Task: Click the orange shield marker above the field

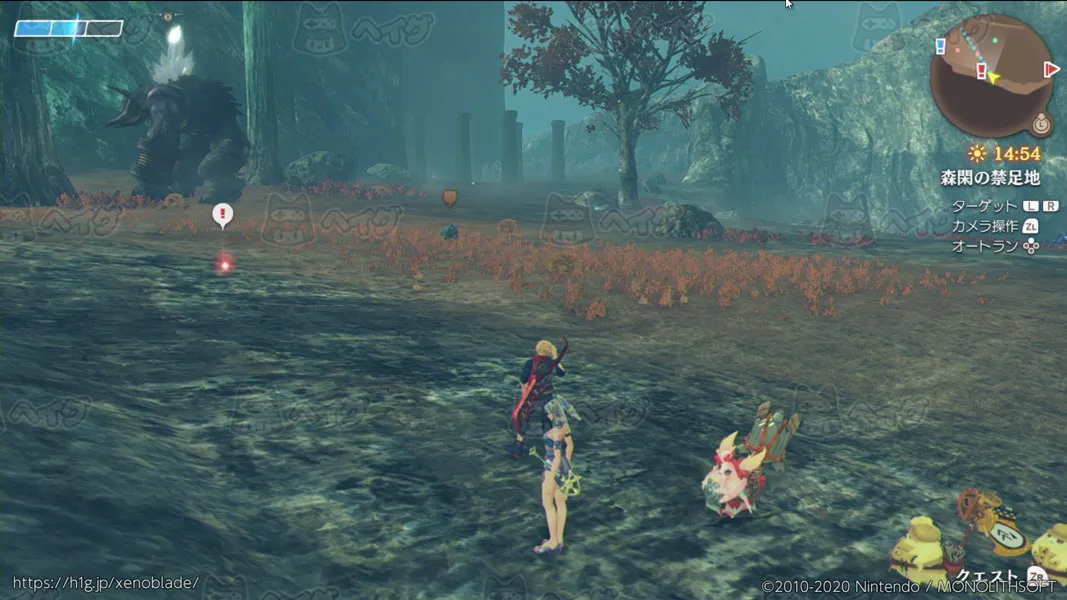Action: coord(450,198)
